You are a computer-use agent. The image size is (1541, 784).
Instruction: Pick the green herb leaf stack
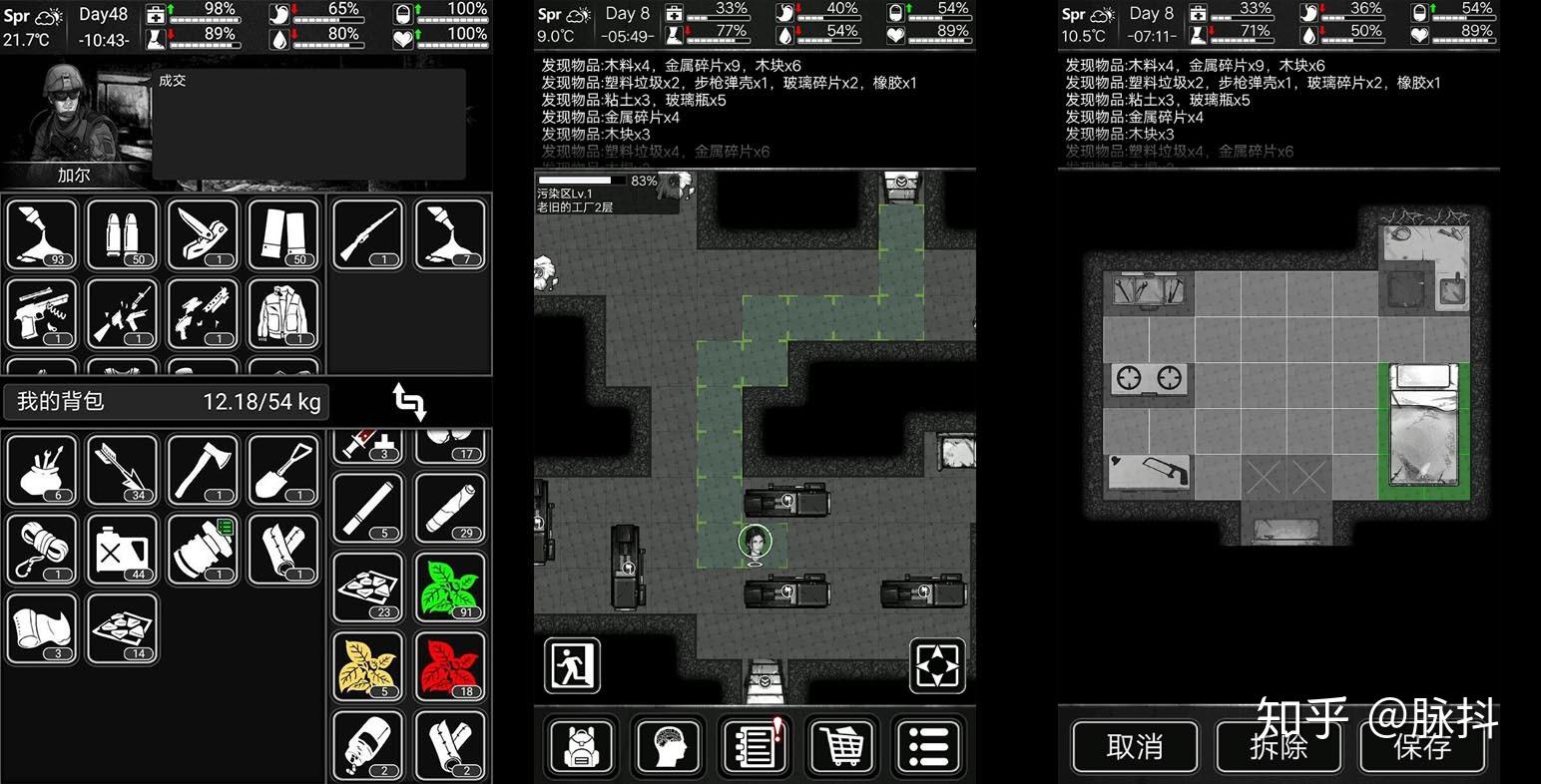450,588
